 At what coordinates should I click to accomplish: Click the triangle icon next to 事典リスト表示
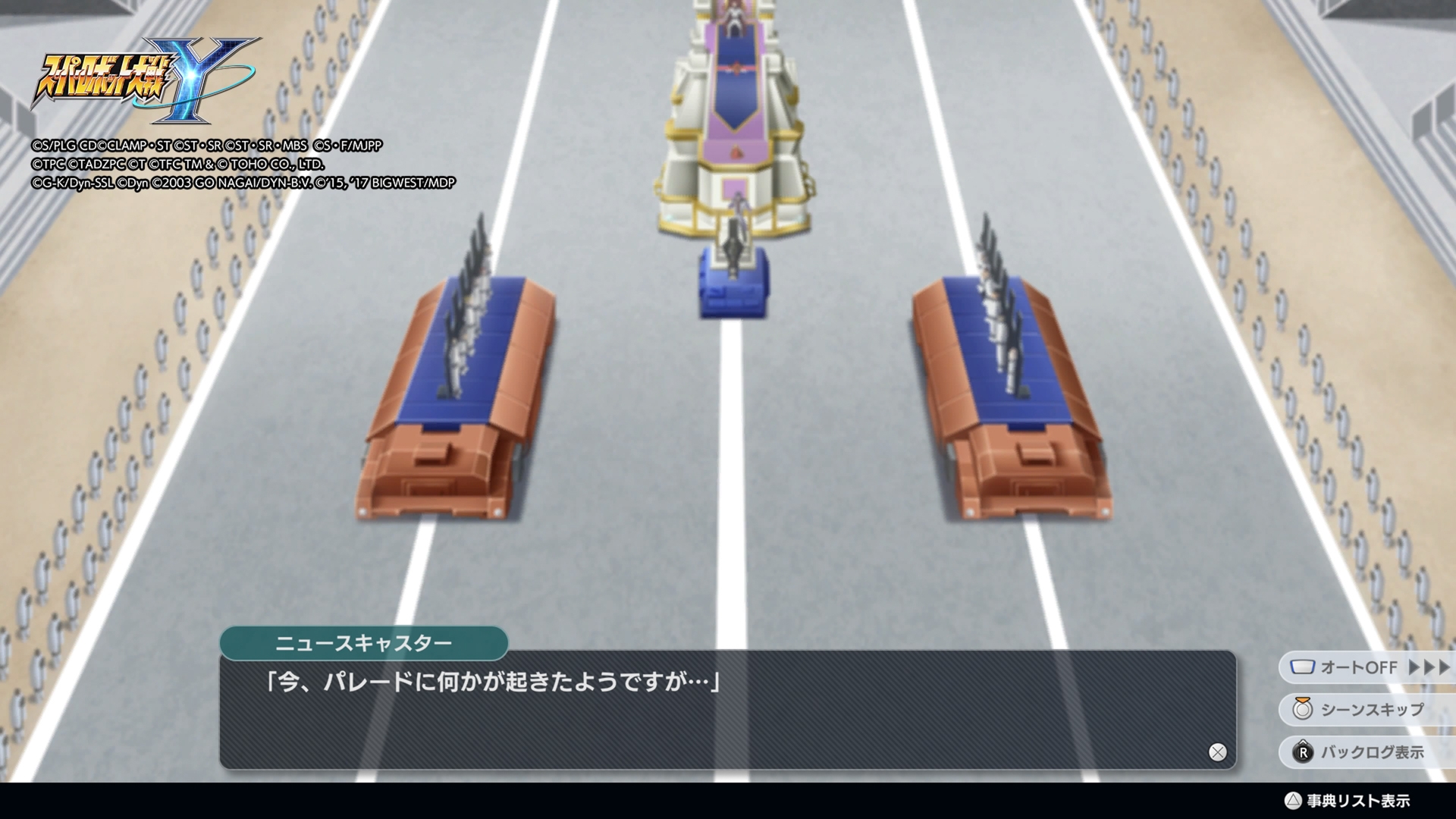[x=1294, y=799]
